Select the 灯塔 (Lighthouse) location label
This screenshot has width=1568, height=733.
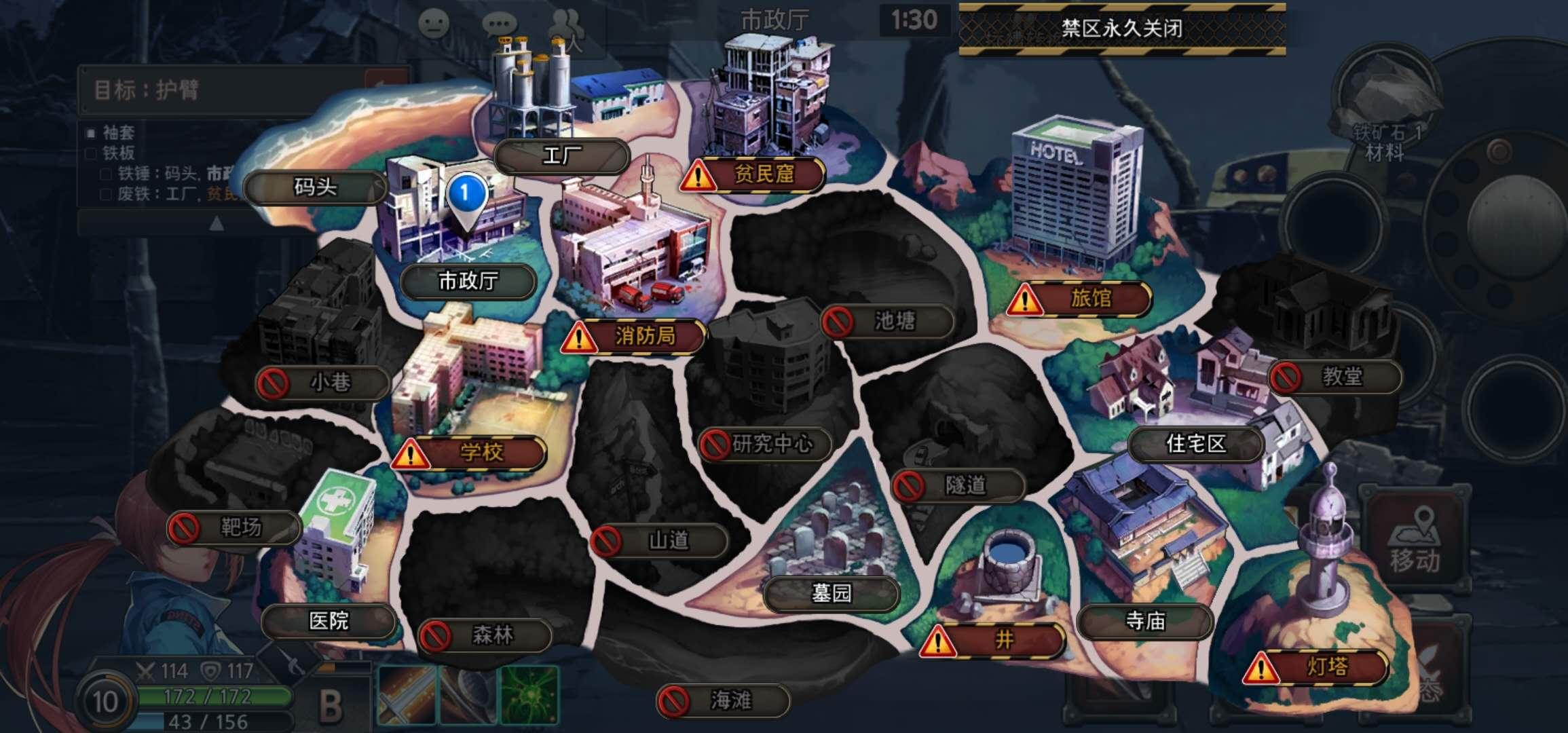pos(1316,668)
